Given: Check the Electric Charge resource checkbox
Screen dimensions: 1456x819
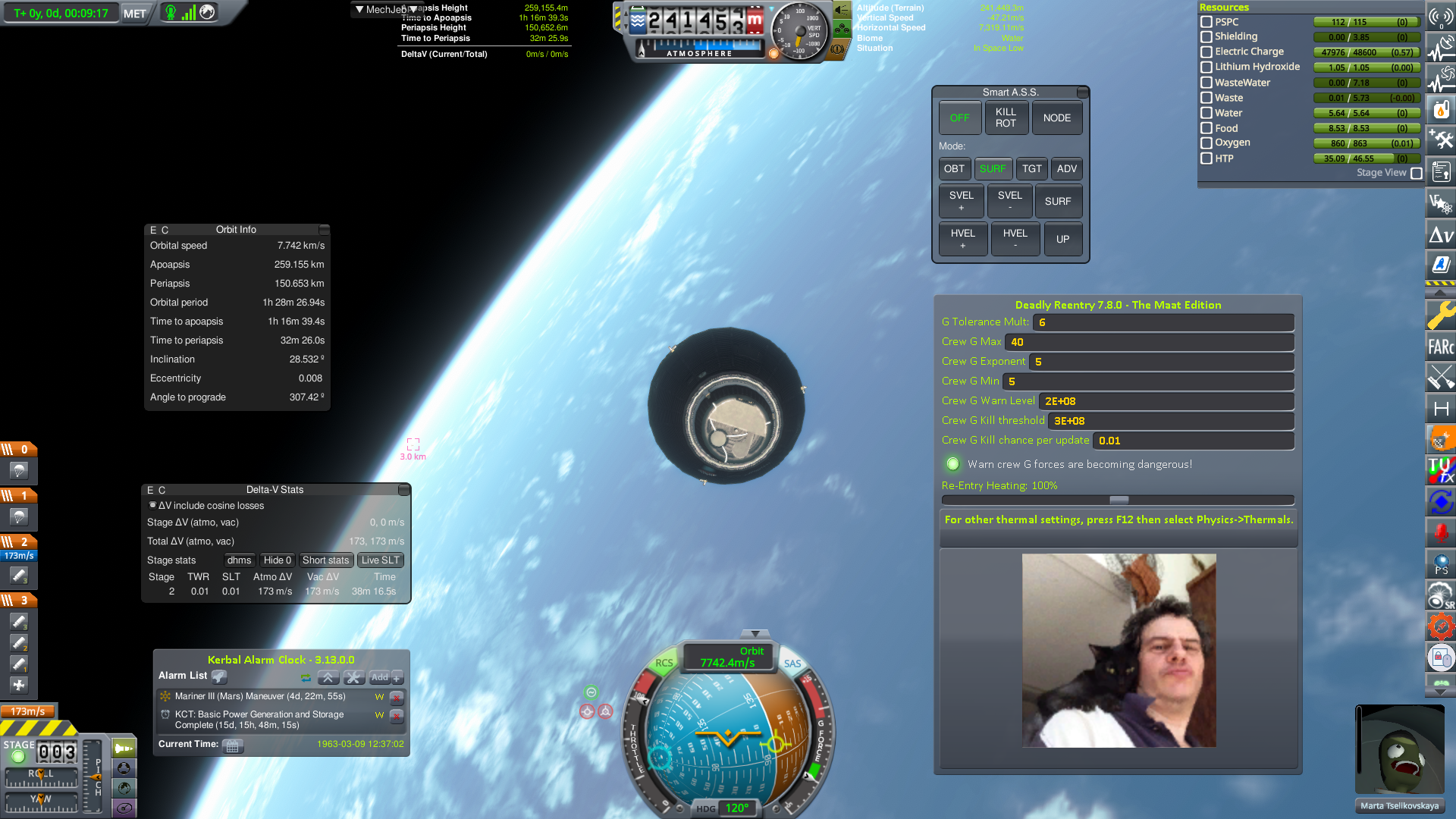Looking at the screenshot, I should point(1207,52).
